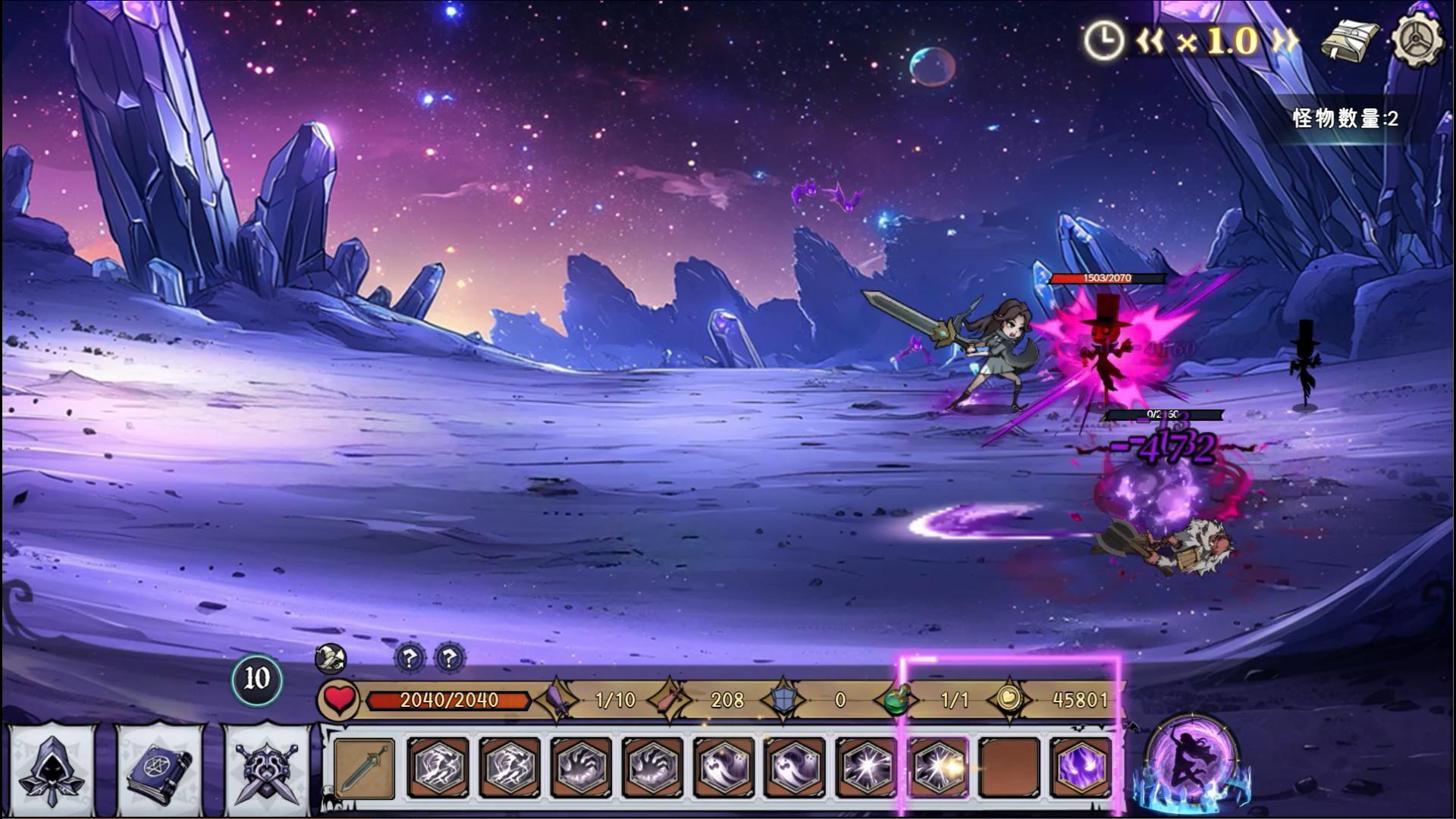Open the gear settings menu
Screen dimensions: 1456x819
tap(1417, 41)
